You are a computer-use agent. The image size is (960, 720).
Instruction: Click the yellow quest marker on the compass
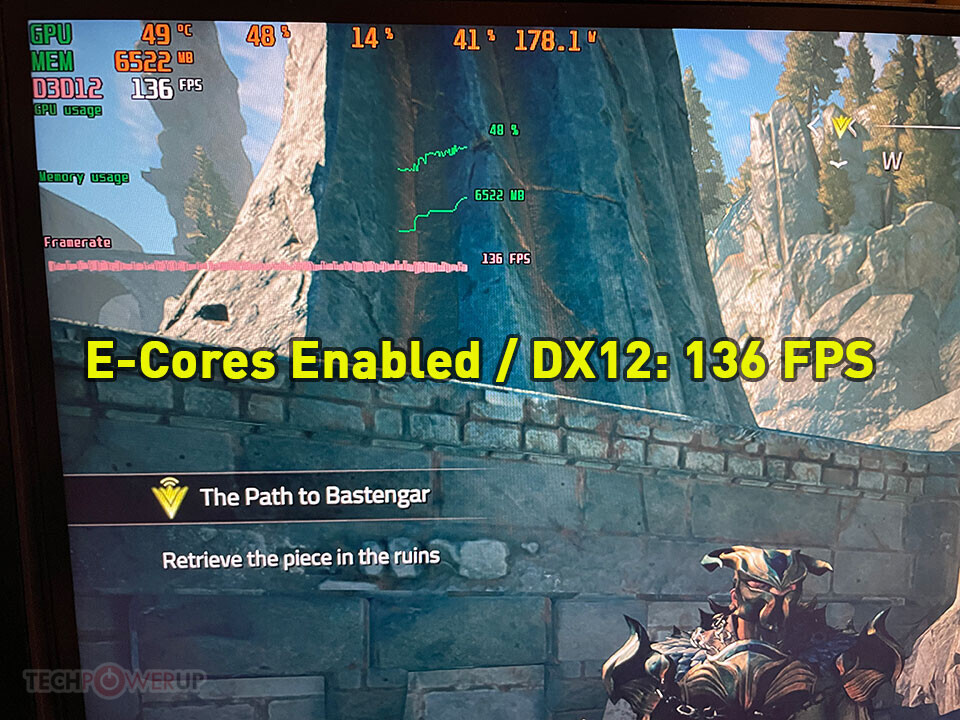841,125
